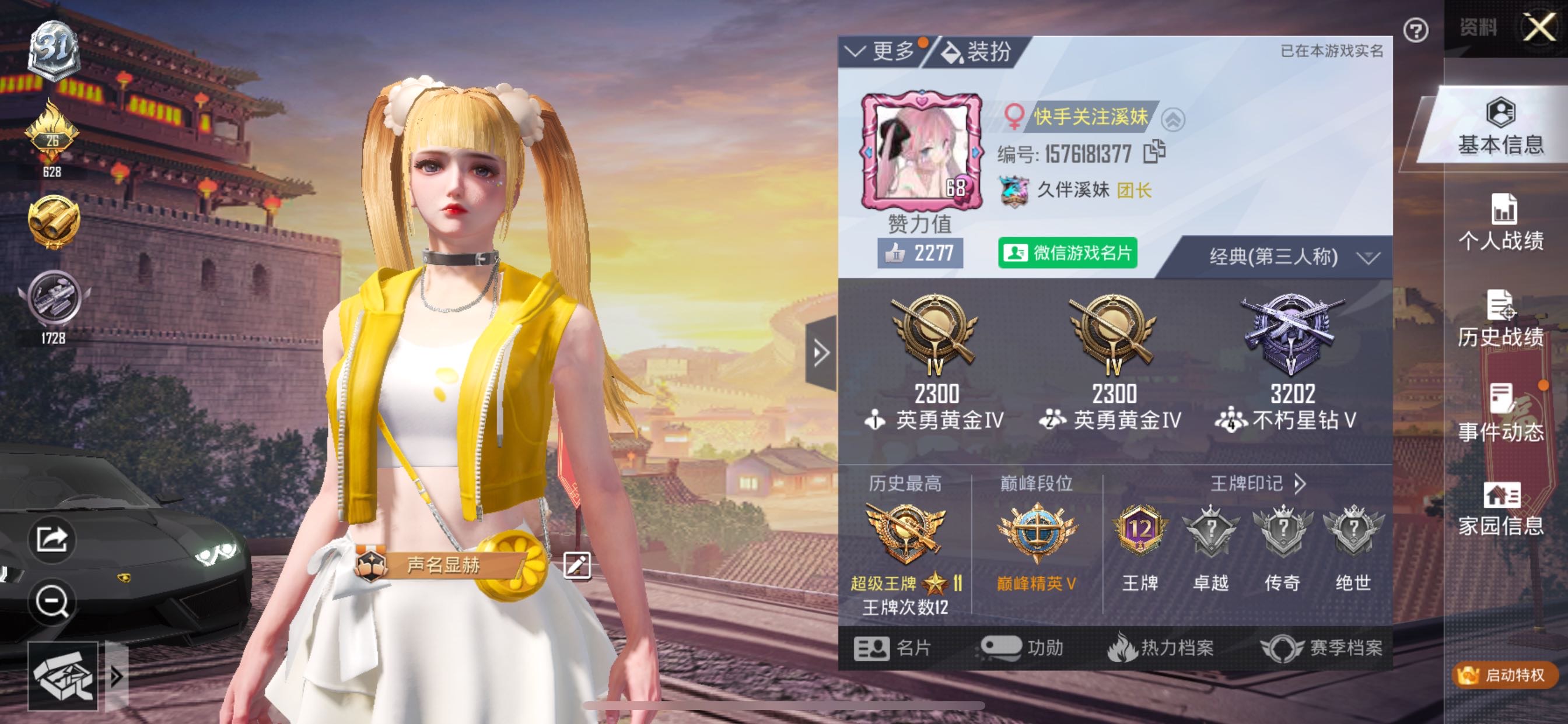This screenshot has height=724, width=1568.
Task: Switch to the 装扮 tab
Action: pyautogui.click(x=983, y=52)
